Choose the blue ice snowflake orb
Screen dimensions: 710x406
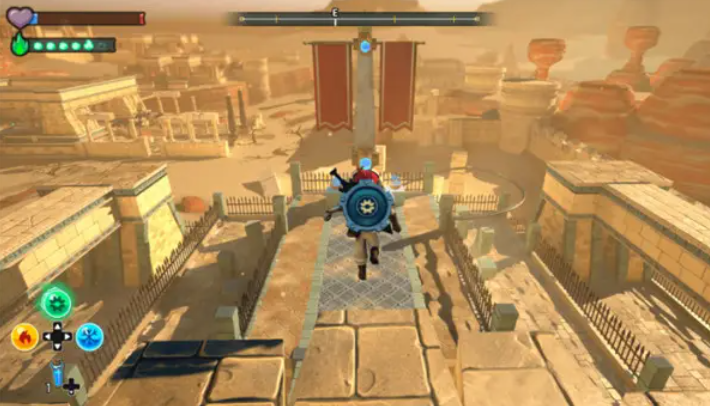click(x=90, y=336)
